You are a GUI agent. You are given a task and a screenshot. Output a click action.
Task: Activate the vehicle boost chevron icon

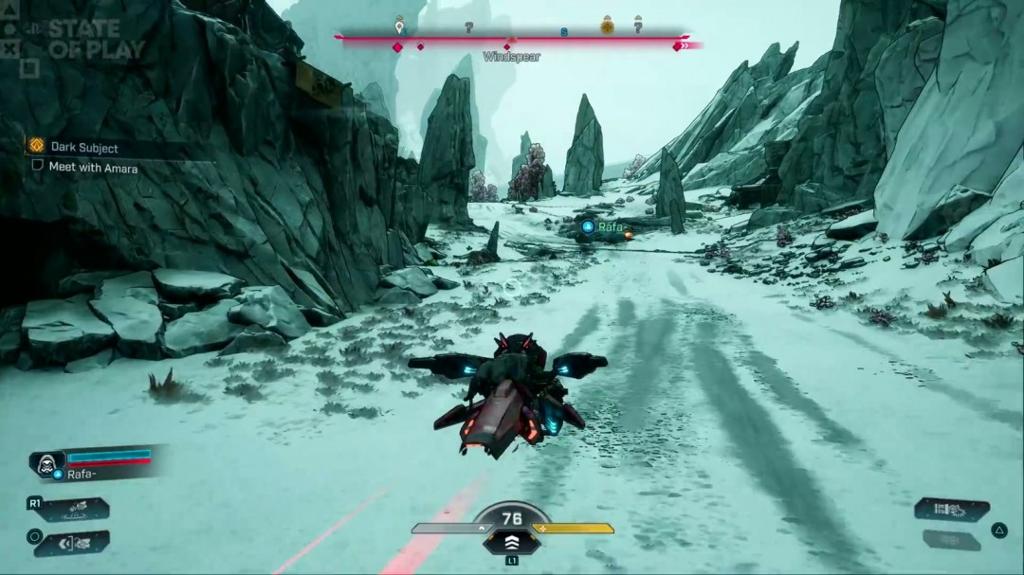[x=512, y=541]
